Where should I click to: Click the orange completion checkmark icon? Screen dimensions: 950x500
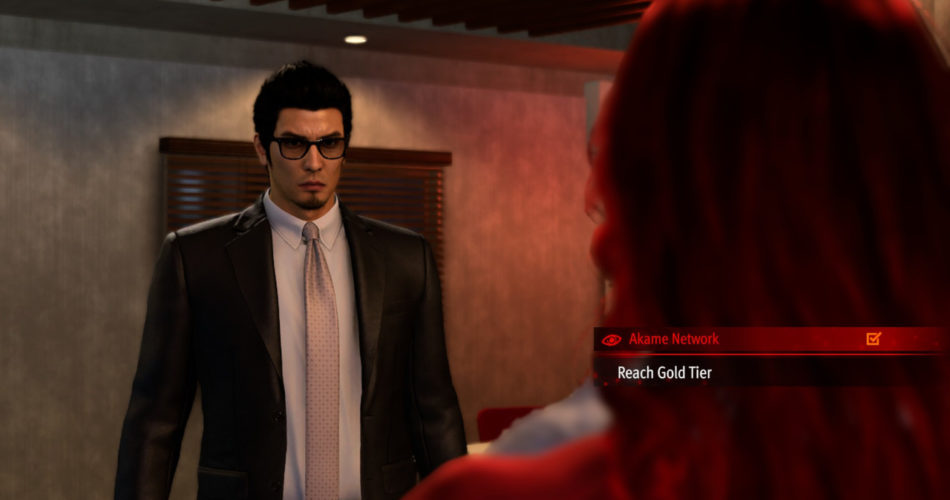click(873, 339)
